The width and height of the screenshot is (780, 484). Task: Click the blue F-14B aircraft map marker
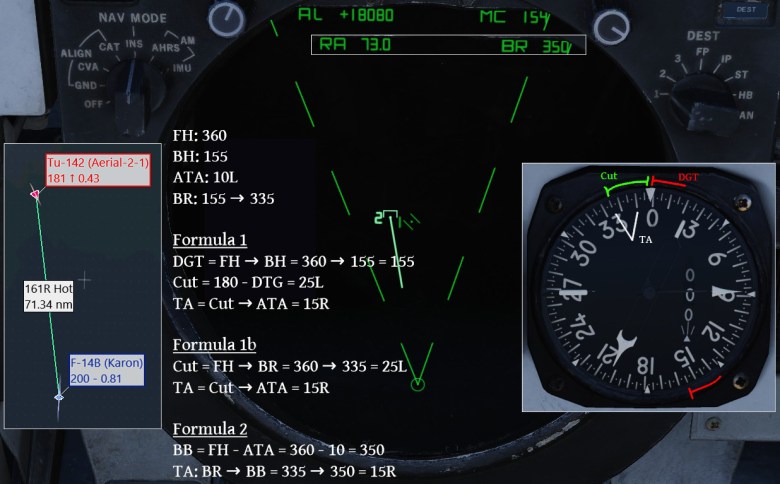pyautogui.click(x=59, y=397)
